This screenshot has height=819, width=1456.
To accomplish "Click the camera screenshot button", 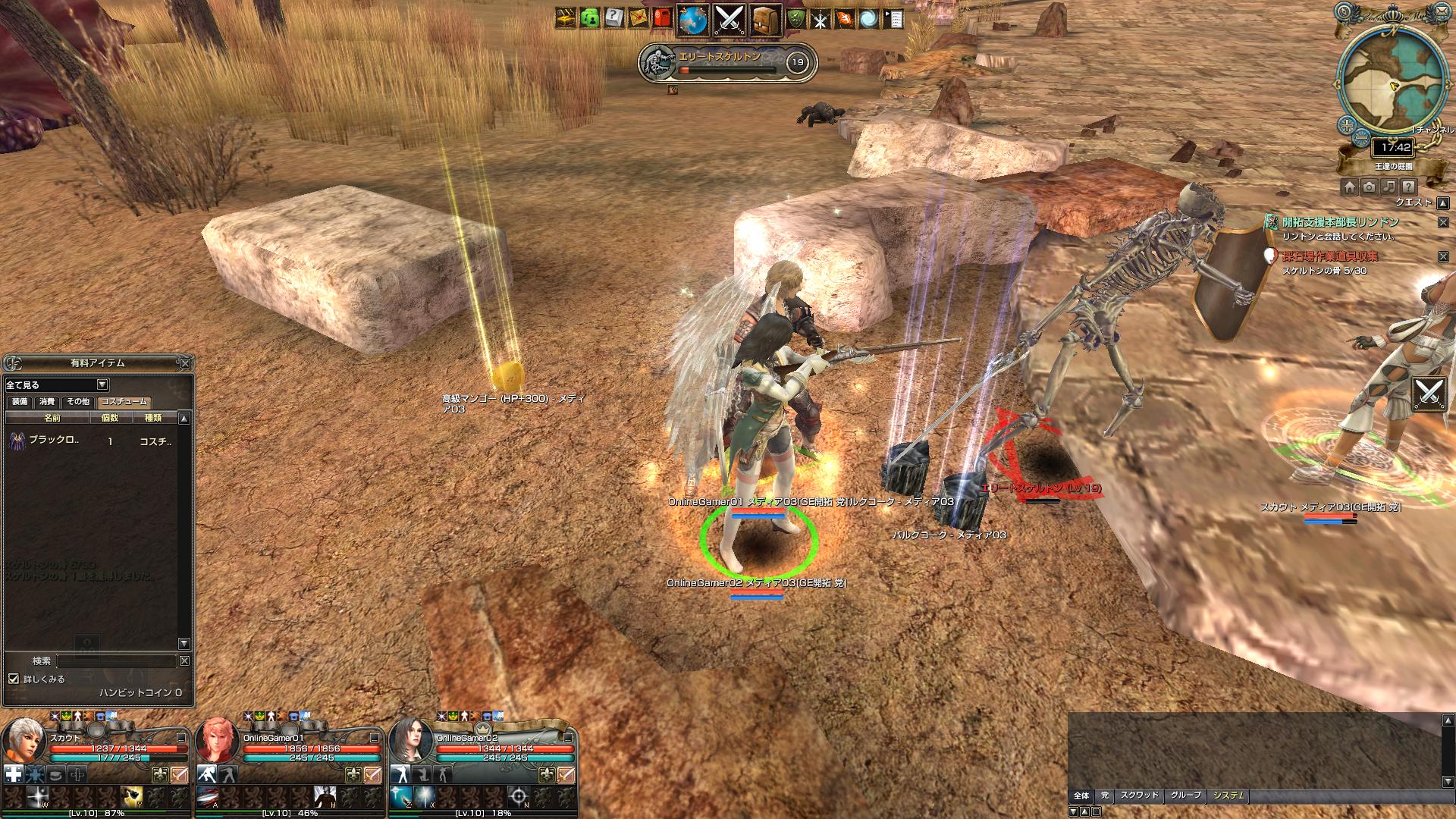I will click(x=1369, y=187).
